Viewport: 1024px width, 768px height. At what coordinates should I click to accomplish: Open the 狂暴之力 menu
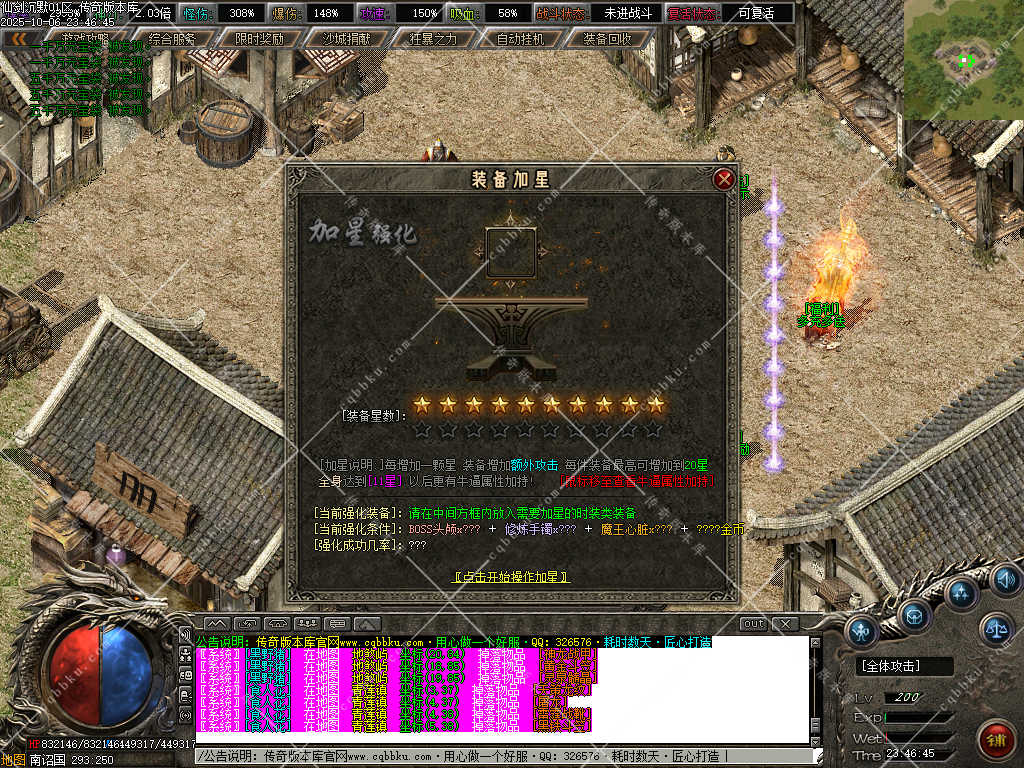433,39
